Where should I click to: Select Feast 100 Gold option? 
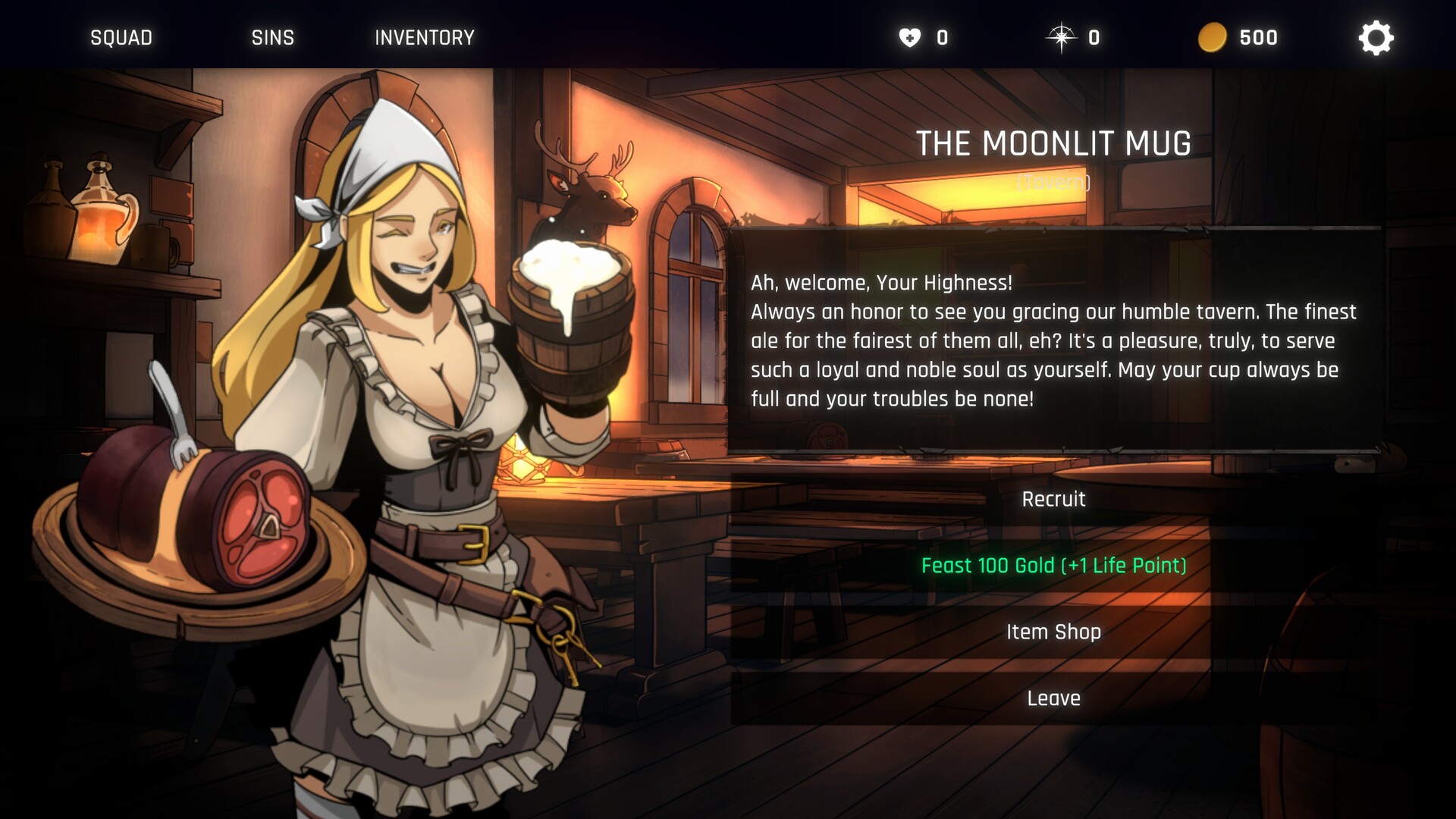pyautogui.click(x=1053, y=566)
